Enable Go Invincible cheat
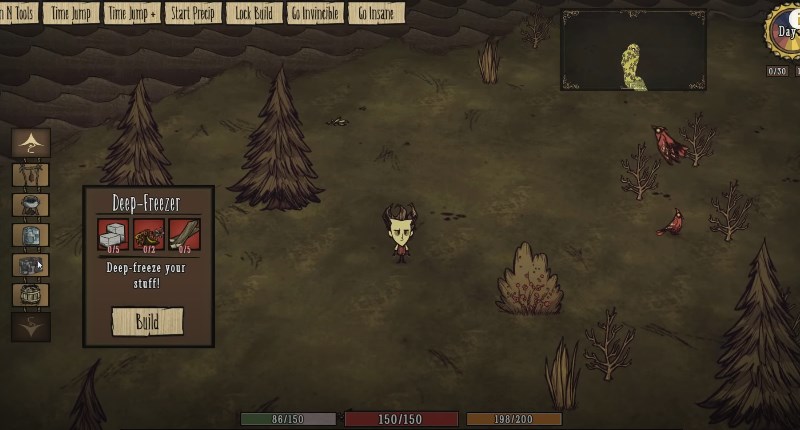Image resolution: width=800 pixels, height=430 pixels. (x=315, y=13)
